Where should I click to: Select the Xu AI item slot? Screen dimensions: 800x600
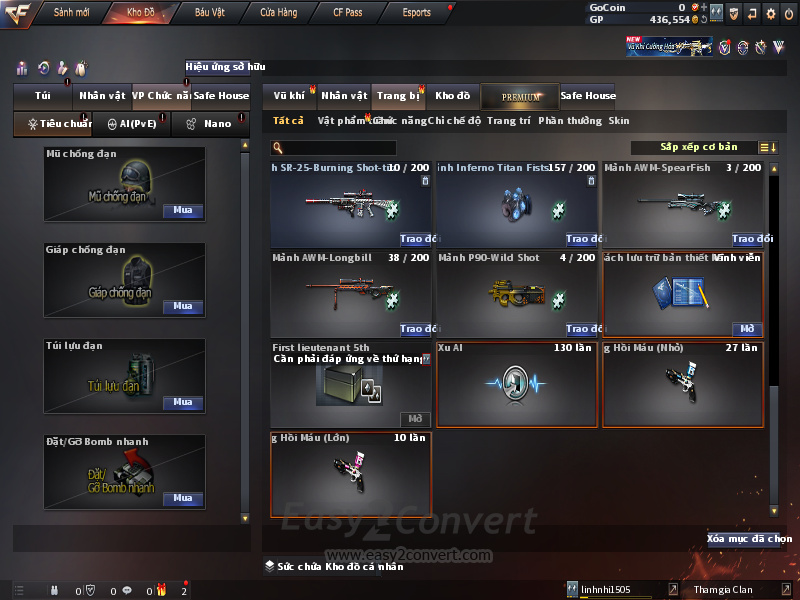[517, 385]
